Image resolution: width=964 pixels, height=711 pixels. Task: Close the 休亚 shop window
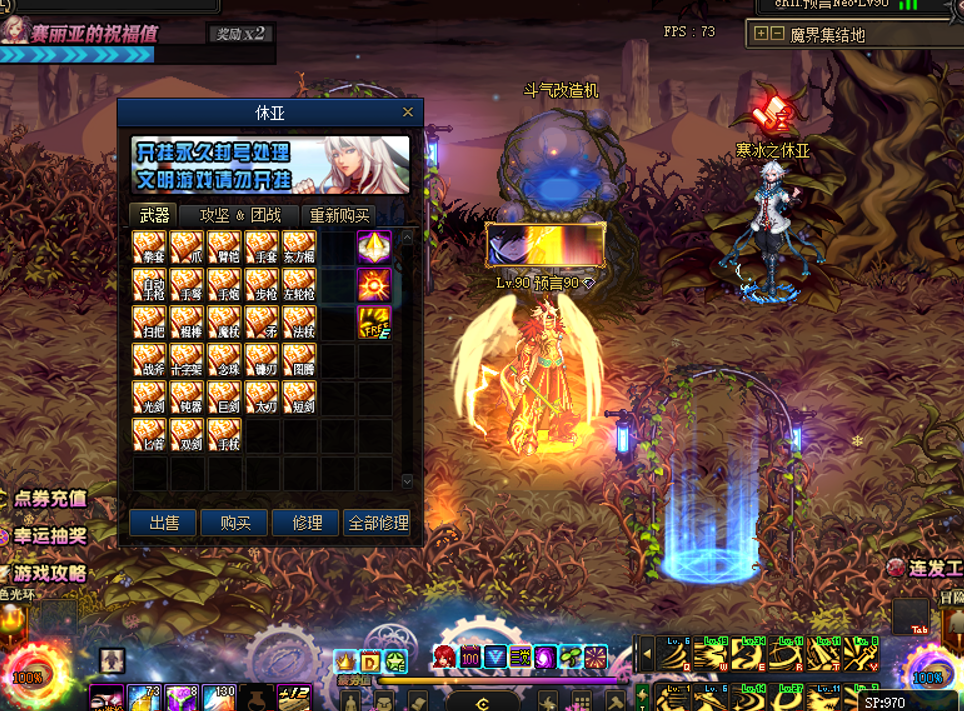click(407, 112)
